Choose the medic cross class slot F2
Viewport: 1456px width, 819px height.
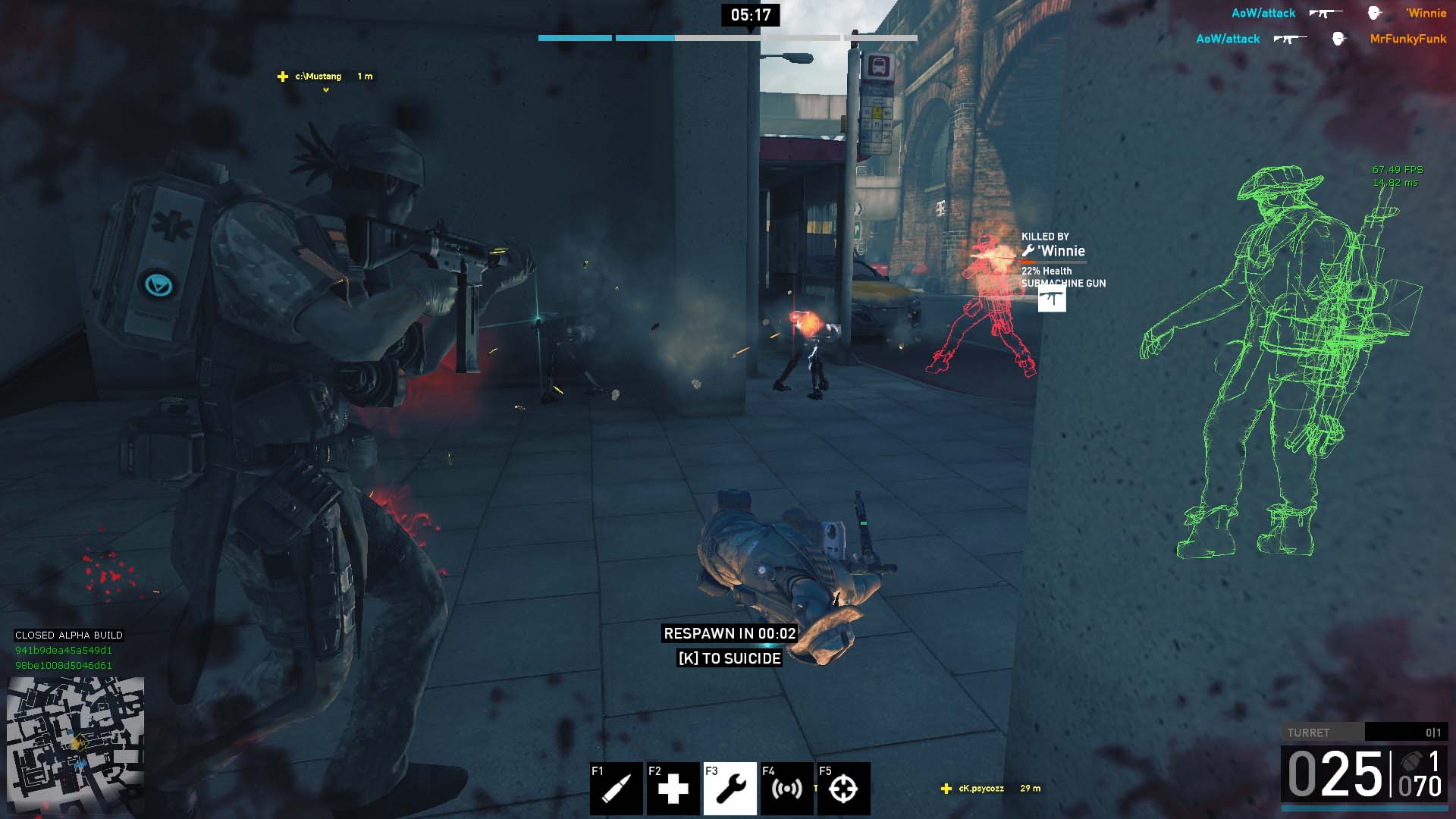coord(673,788)
